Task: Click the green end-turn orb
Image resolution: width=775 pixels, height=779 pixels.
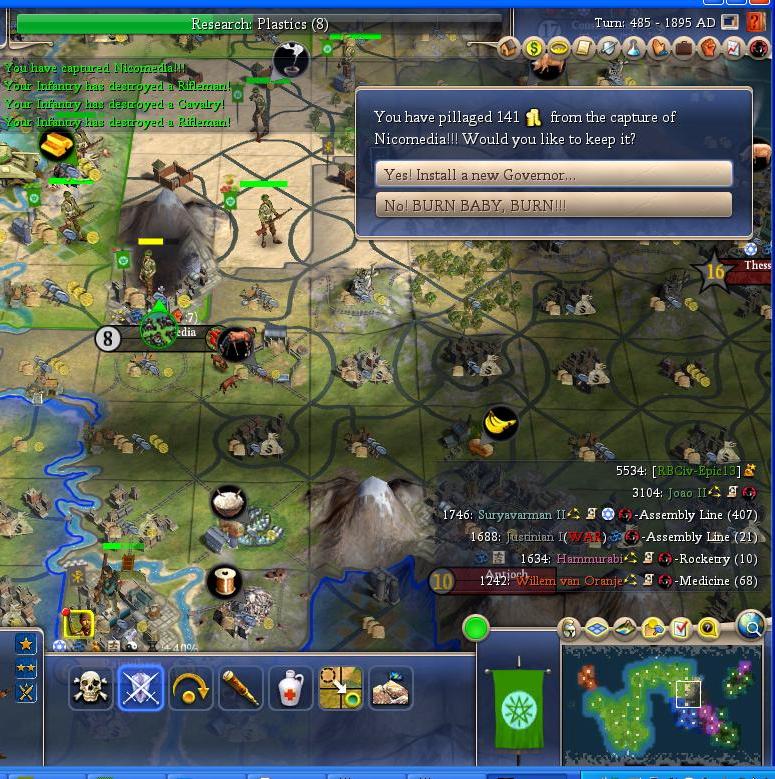Action: point(476,628)
